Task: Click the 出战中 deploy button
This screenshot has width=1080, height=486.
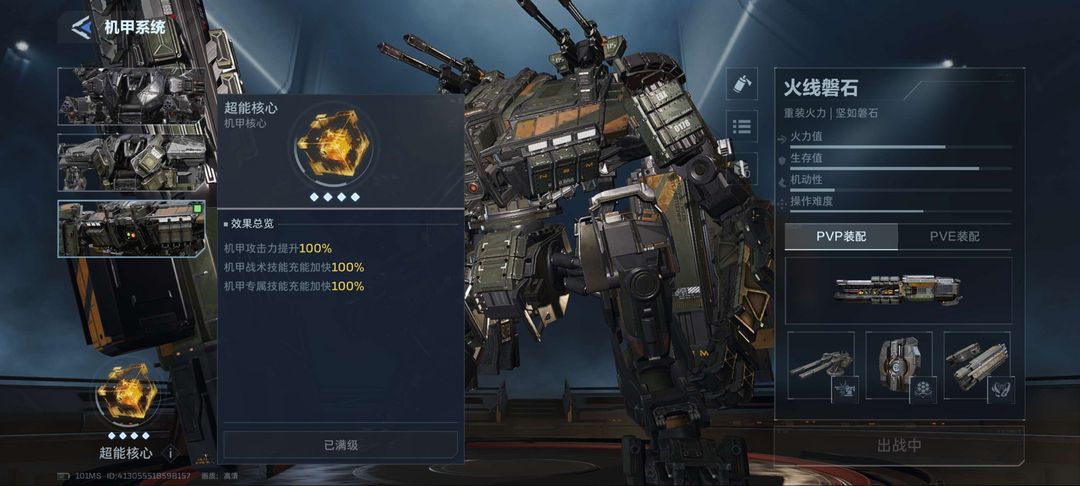Action: (x=898, y=446)
